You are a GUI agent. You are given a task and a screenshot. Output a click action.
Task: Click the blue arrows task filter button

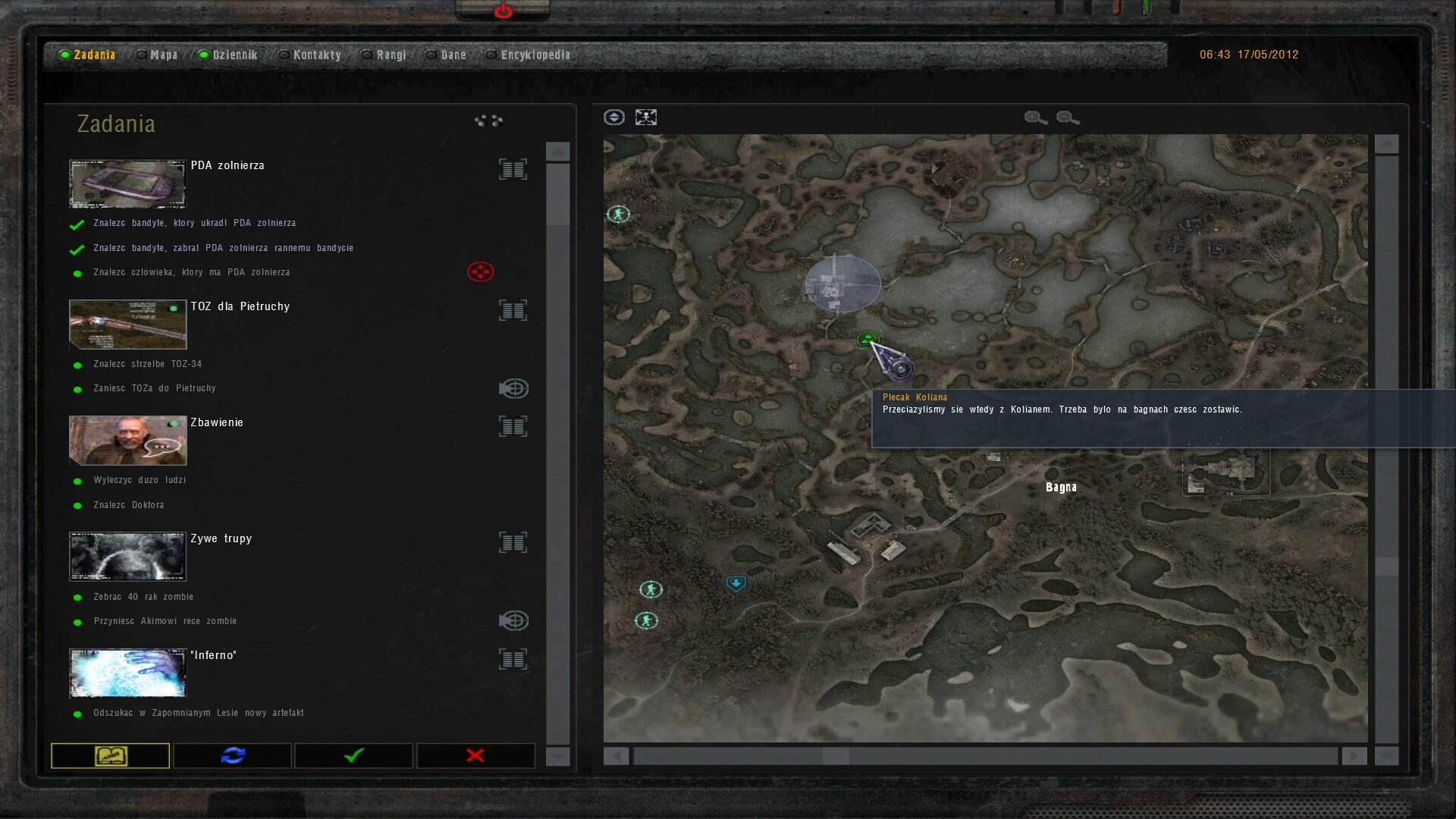coord(232,755)
